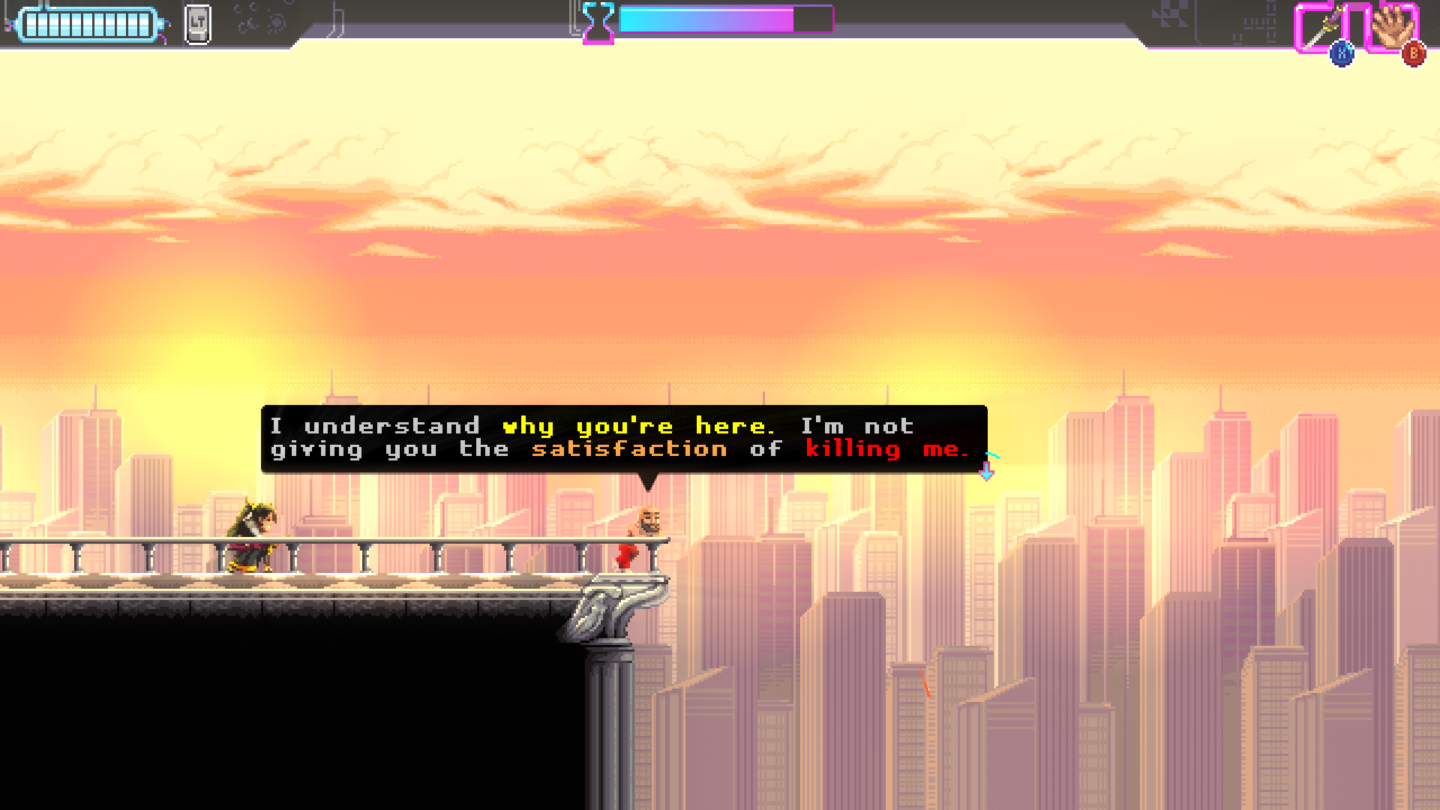Click the blue-to-pink slow-motion meter bar
Screen dimensions: 1440x810
710,17
